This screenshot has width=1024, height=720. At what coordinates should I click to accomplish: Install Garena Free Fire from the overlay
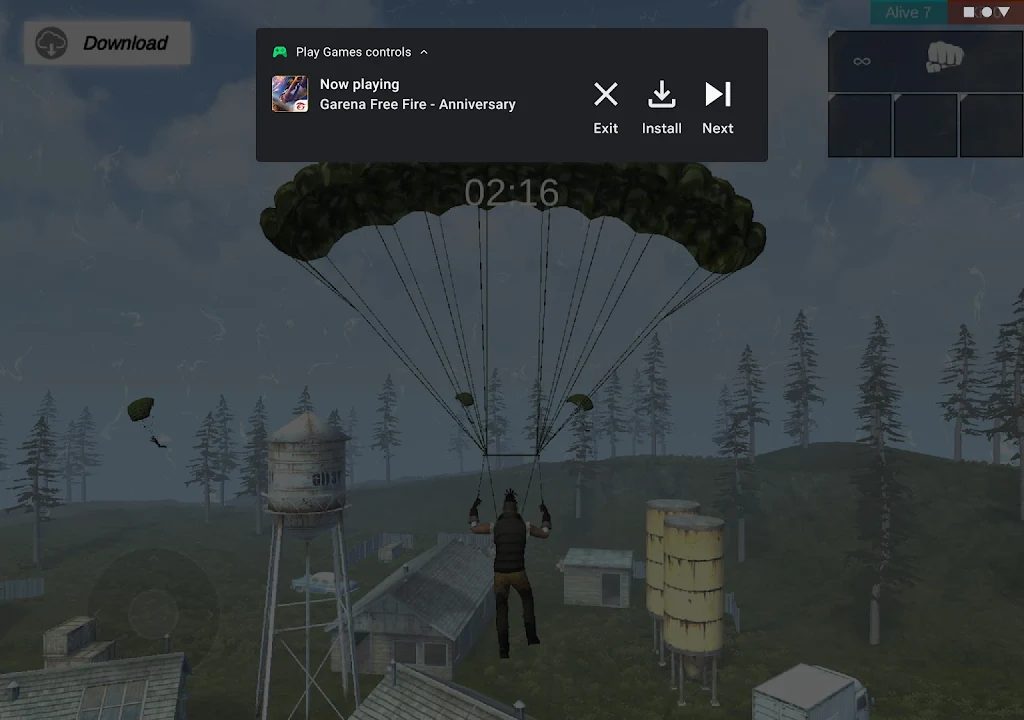coord(661,106)
